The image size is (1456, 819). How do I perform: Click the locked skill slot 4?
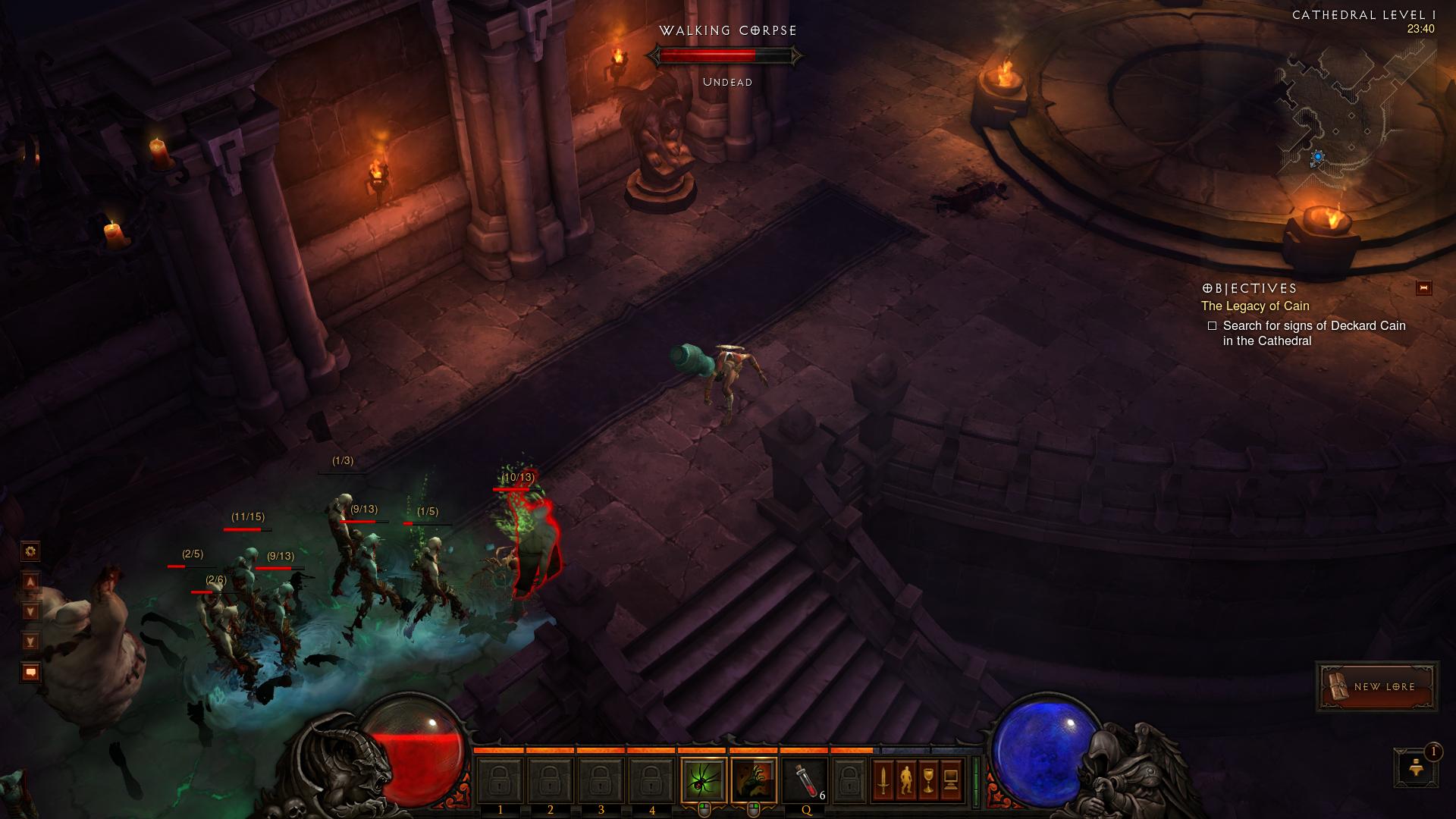click(x=650, y=781)
